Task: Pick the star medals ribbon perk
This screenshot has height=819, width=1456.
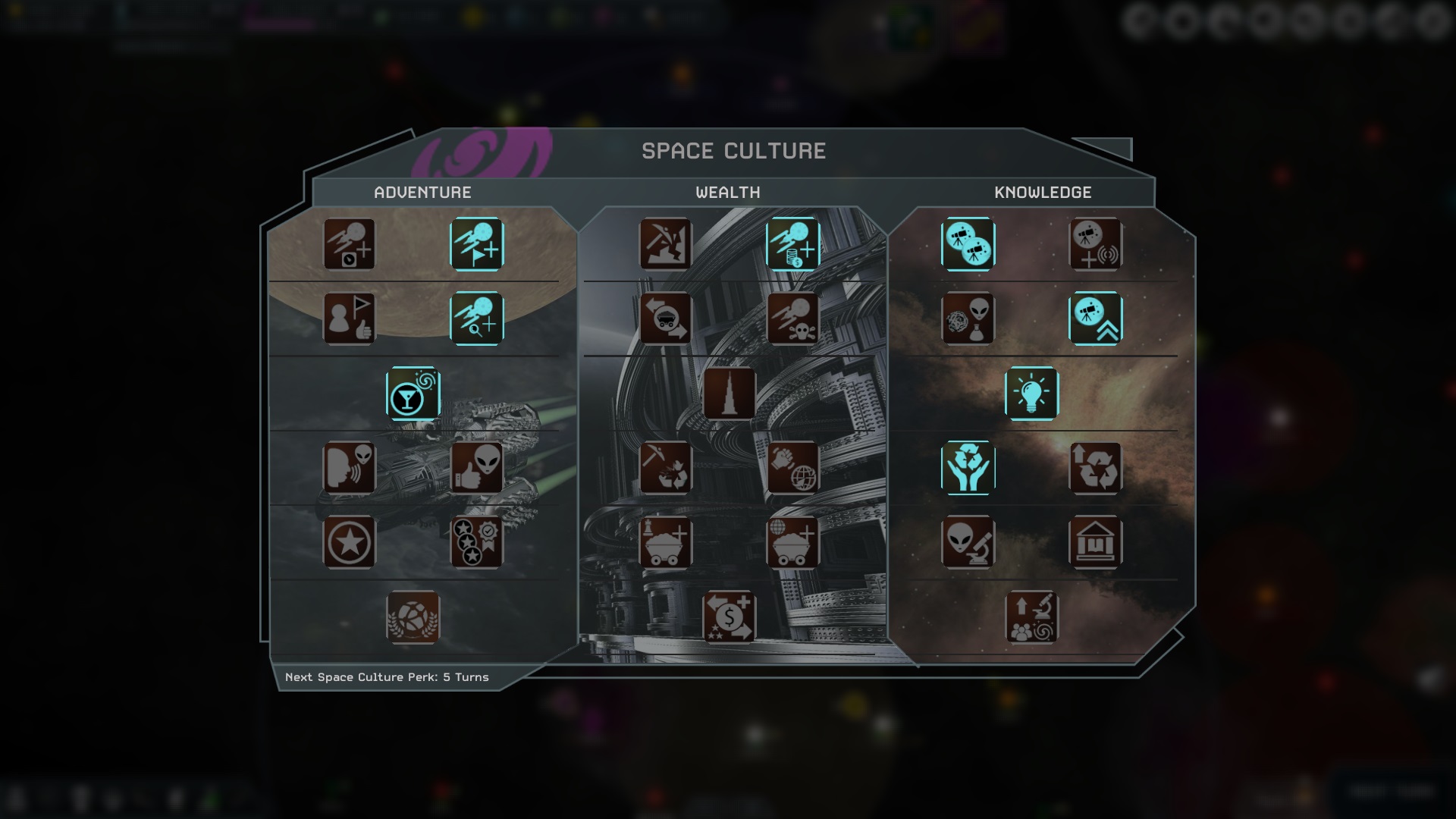Action: tap(476, 542)
